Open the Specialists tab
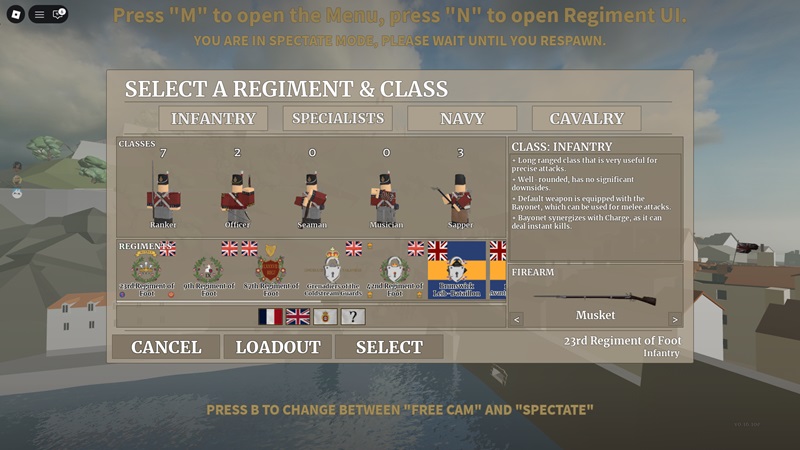 337,118
